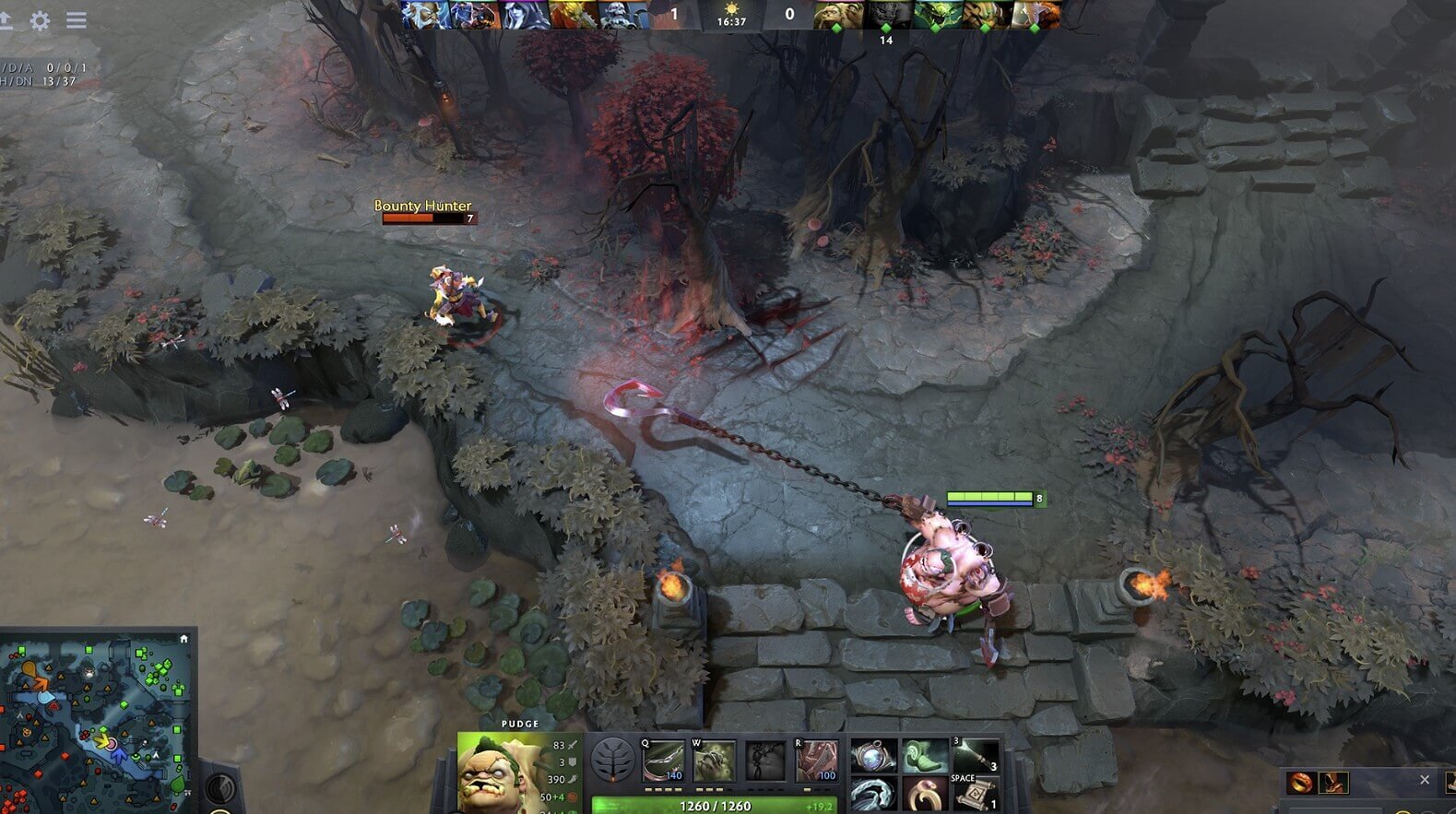Open the hamburger main menu
1456x814 pixels.
77,19
